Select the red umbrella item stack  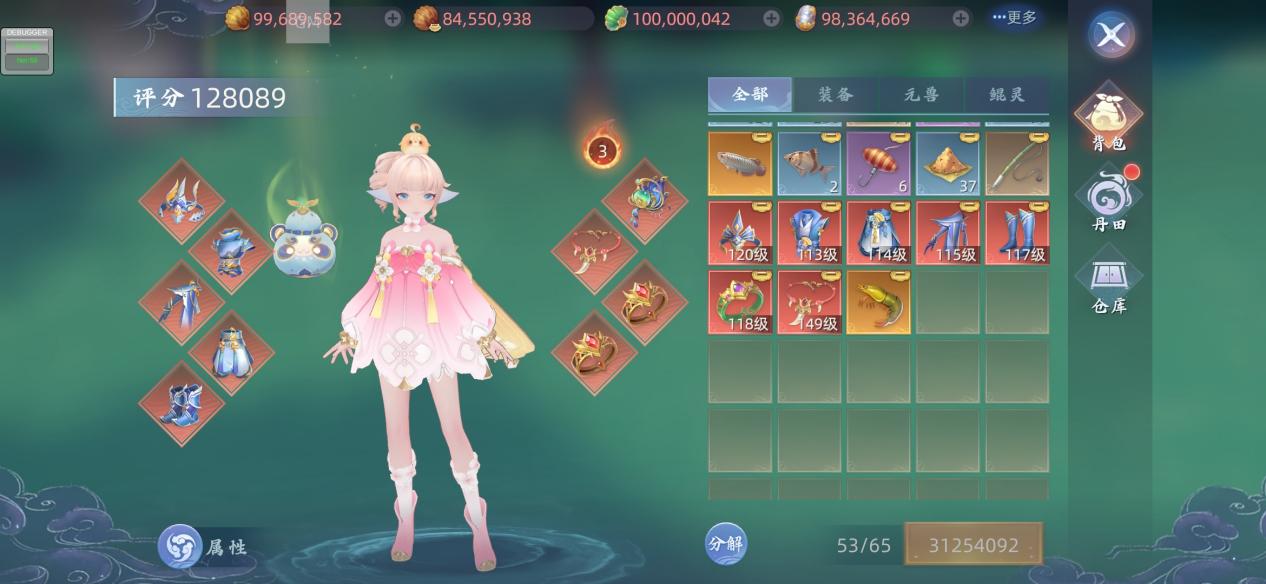pos(878,164)
